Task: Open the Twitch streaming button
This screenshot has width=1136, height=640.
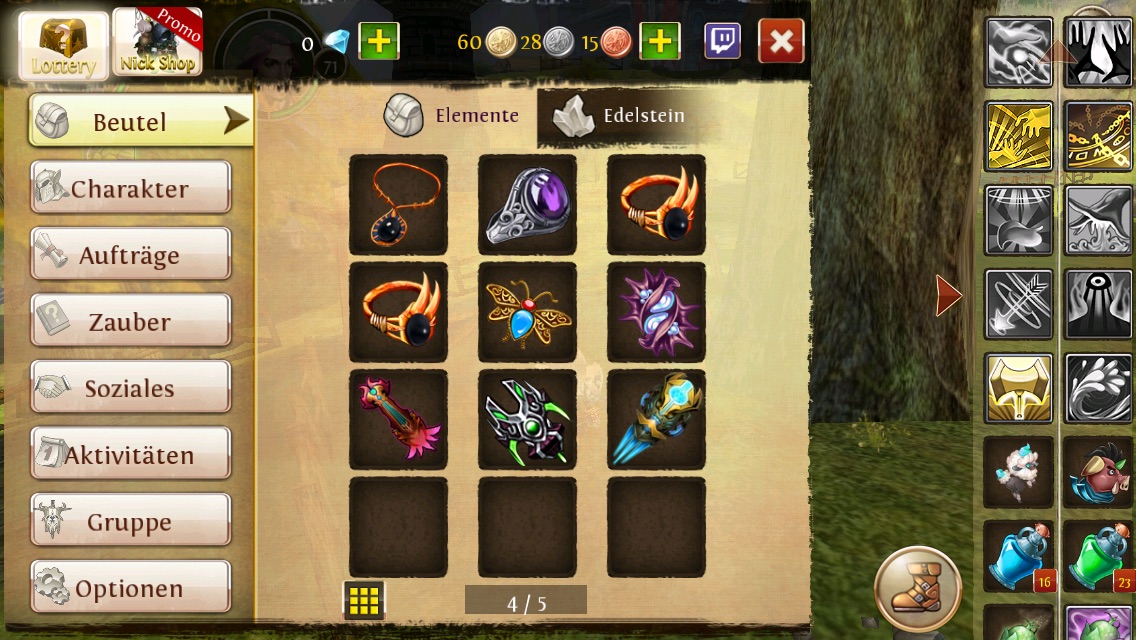Action: click(x=723, y=41)
